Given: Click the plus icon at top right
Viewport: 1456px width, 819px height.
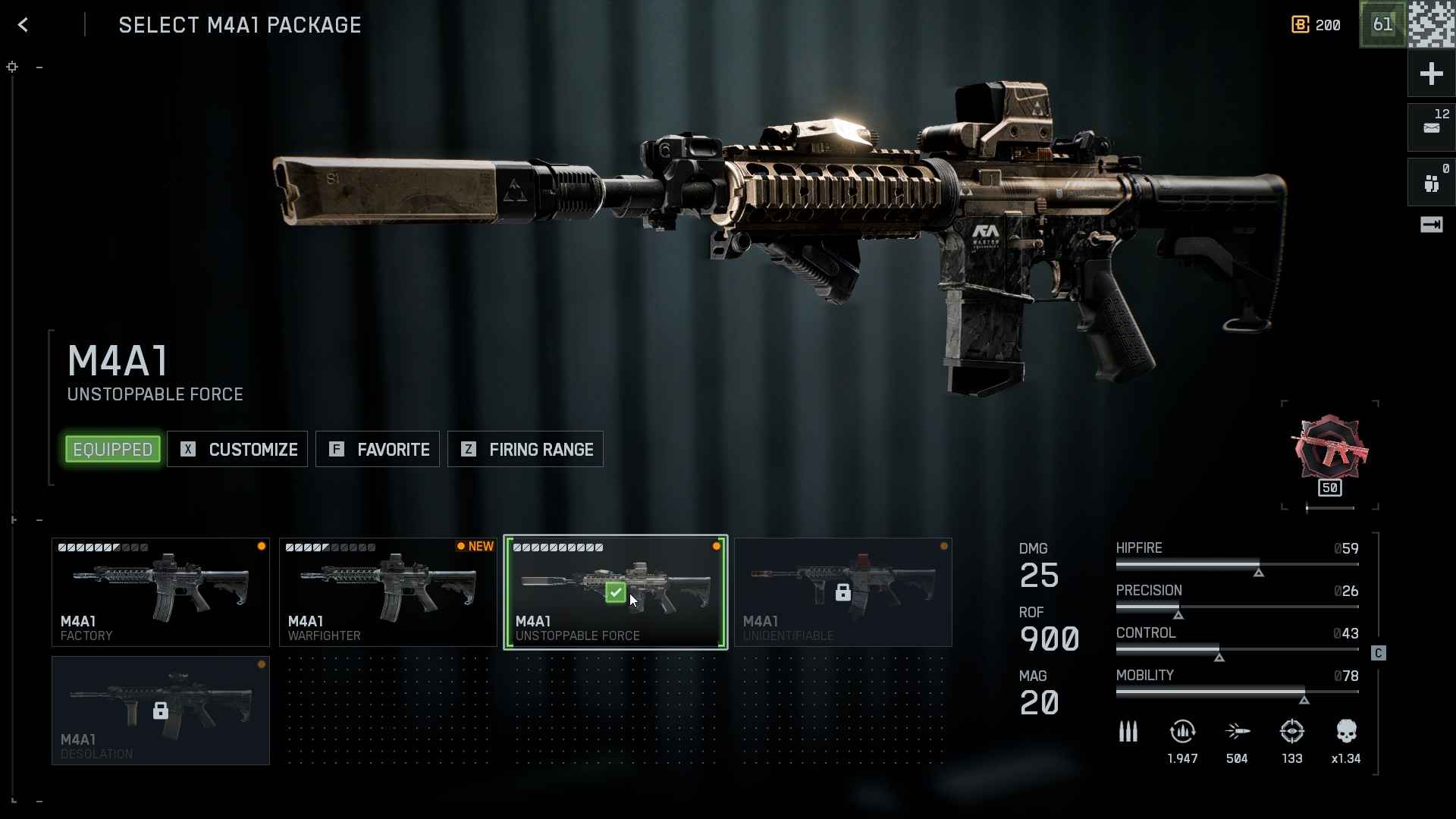Looking at the screenshot, I should pos(1431,74).
